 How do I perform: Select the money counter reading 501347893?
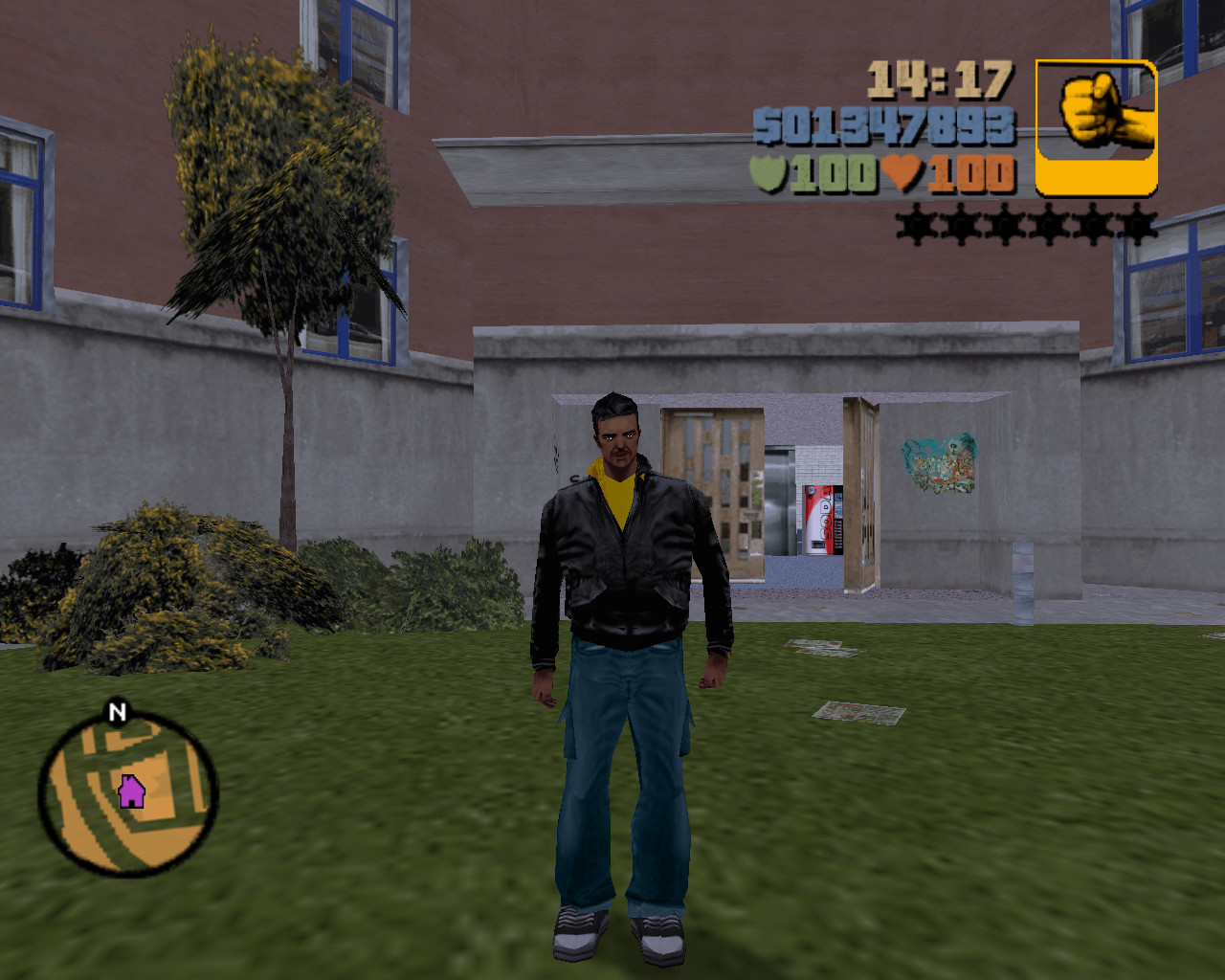click(880, 124)
